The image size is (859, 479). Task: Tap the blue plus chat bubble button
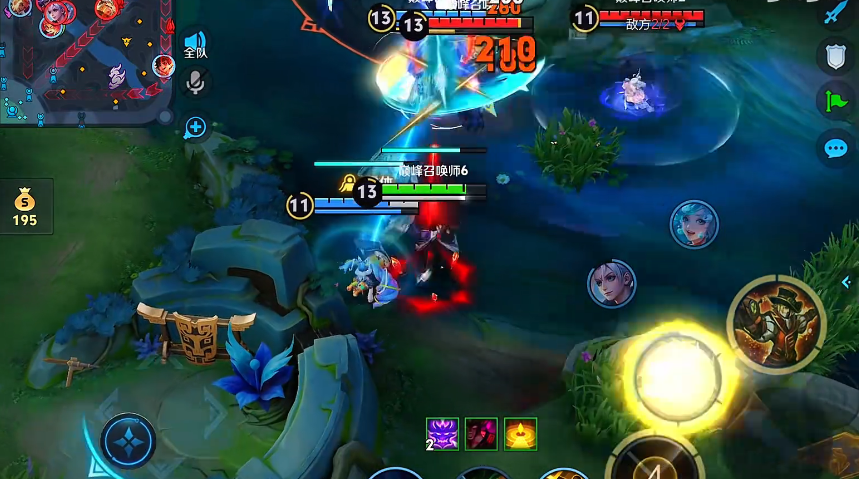click(x=196, y=127)
